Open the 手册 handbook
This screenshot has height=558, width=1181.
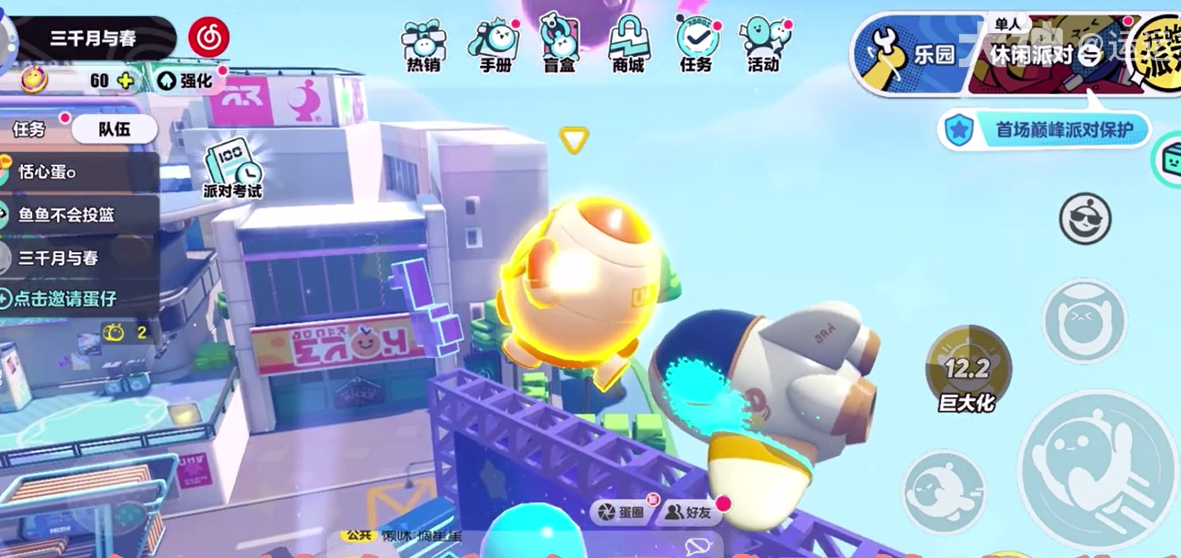(494, 46)
